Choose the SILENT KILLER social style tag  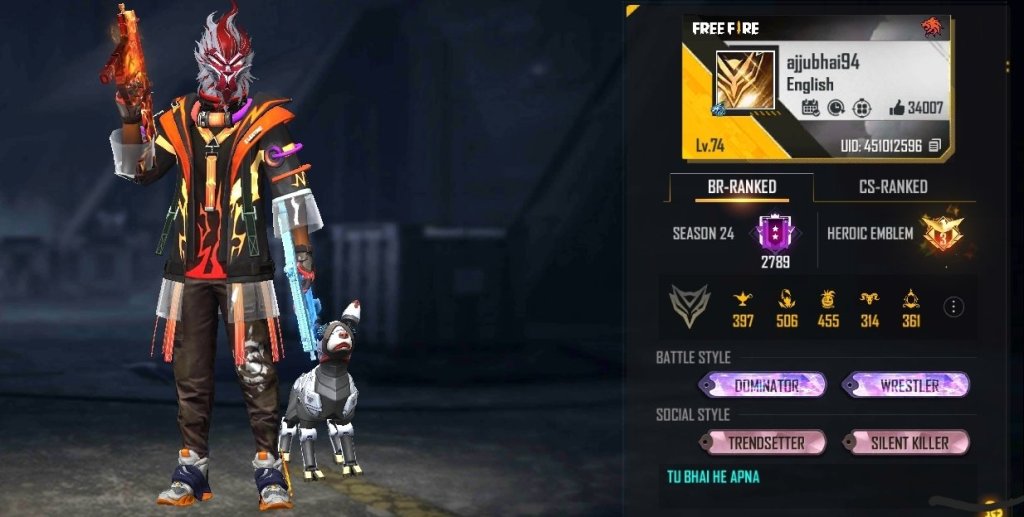pyautogui.click(x=909, y=442)
